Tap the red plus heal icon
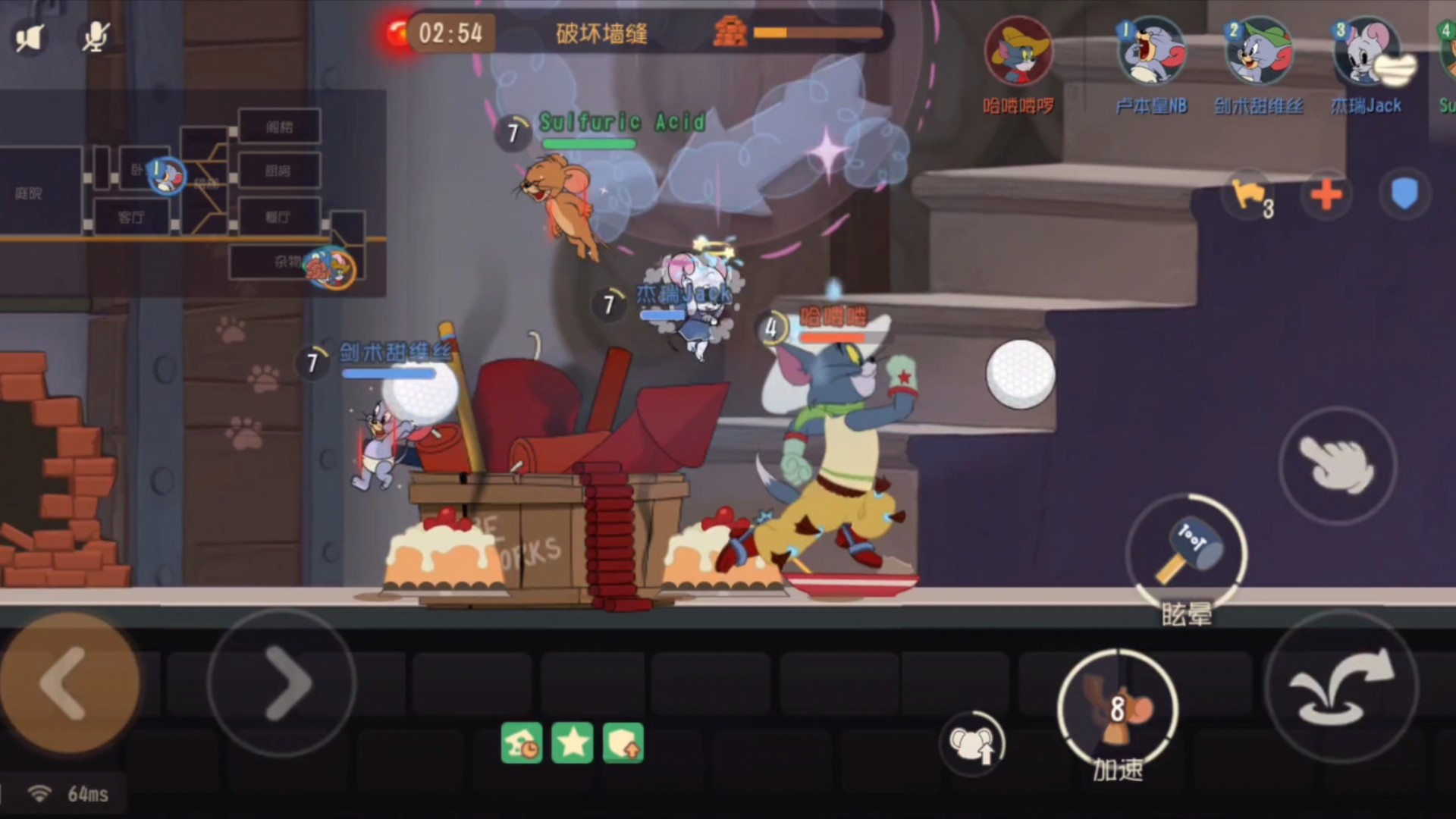The width and height of the screenshot is (1456, 819). coord(1326,195)
